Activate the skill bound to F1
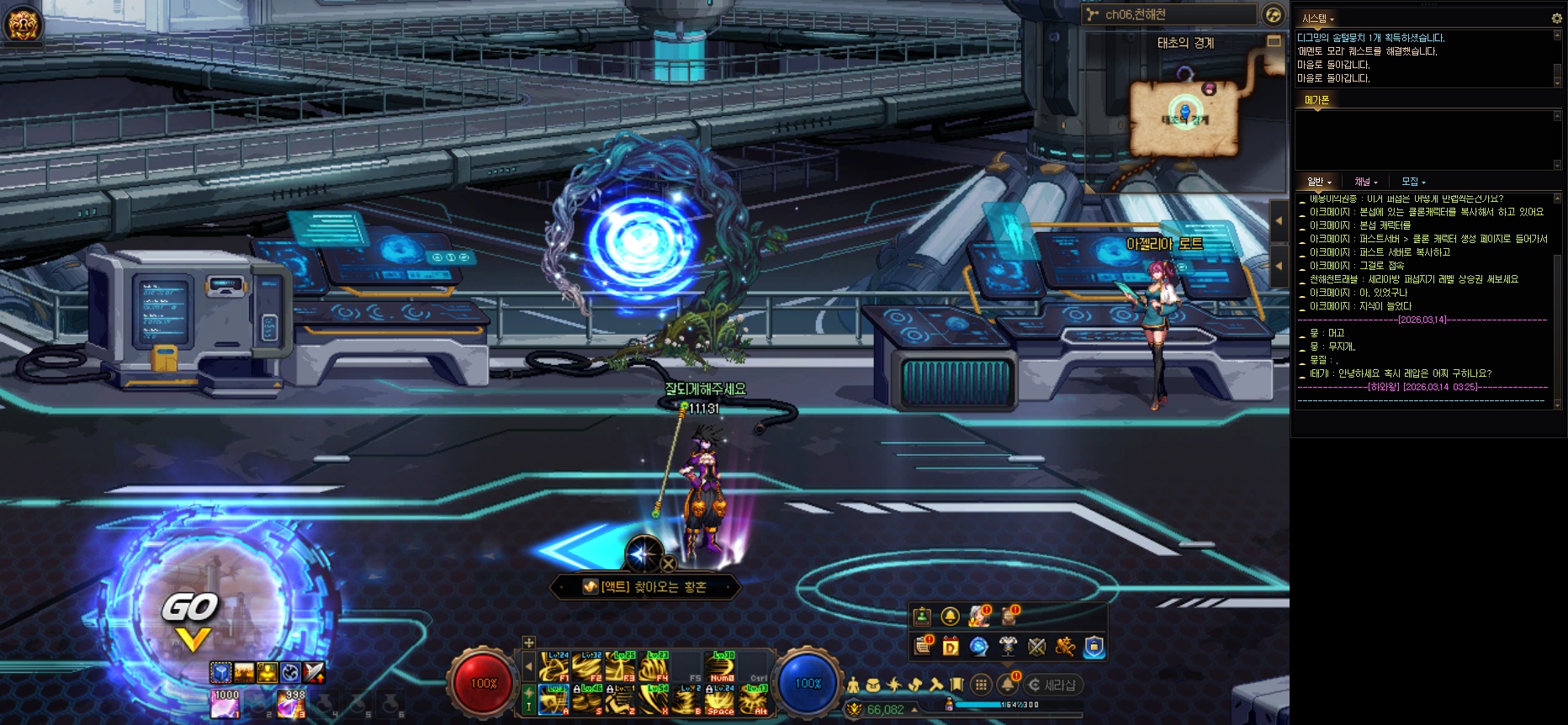1568x725 pixels. coord(554,668)
